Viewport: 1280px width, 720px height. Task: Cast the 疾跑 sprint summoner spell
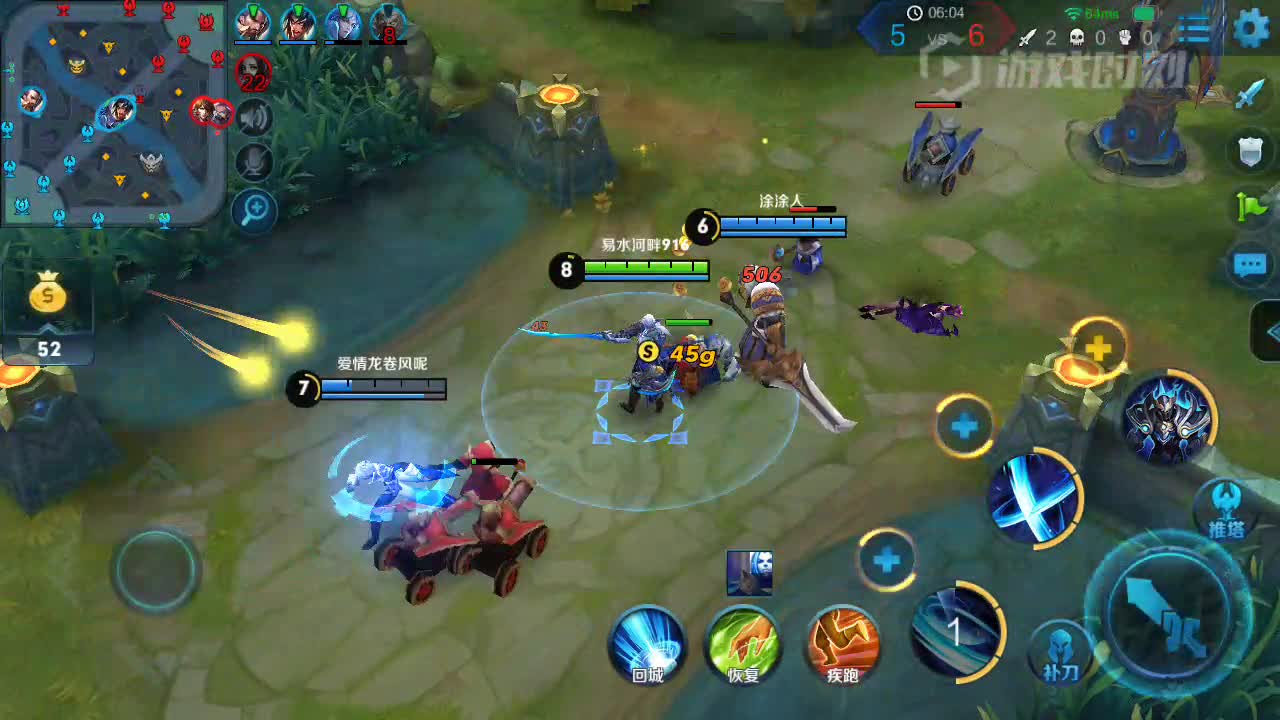pyautogui.click(x=842, y=645)
